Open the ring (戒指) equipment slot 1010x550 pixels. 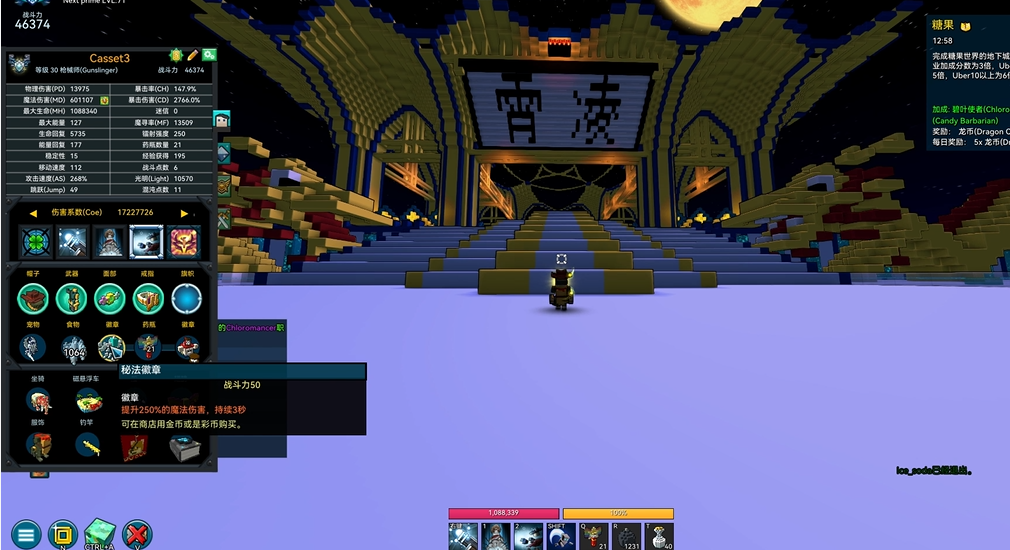pos(148,298)
